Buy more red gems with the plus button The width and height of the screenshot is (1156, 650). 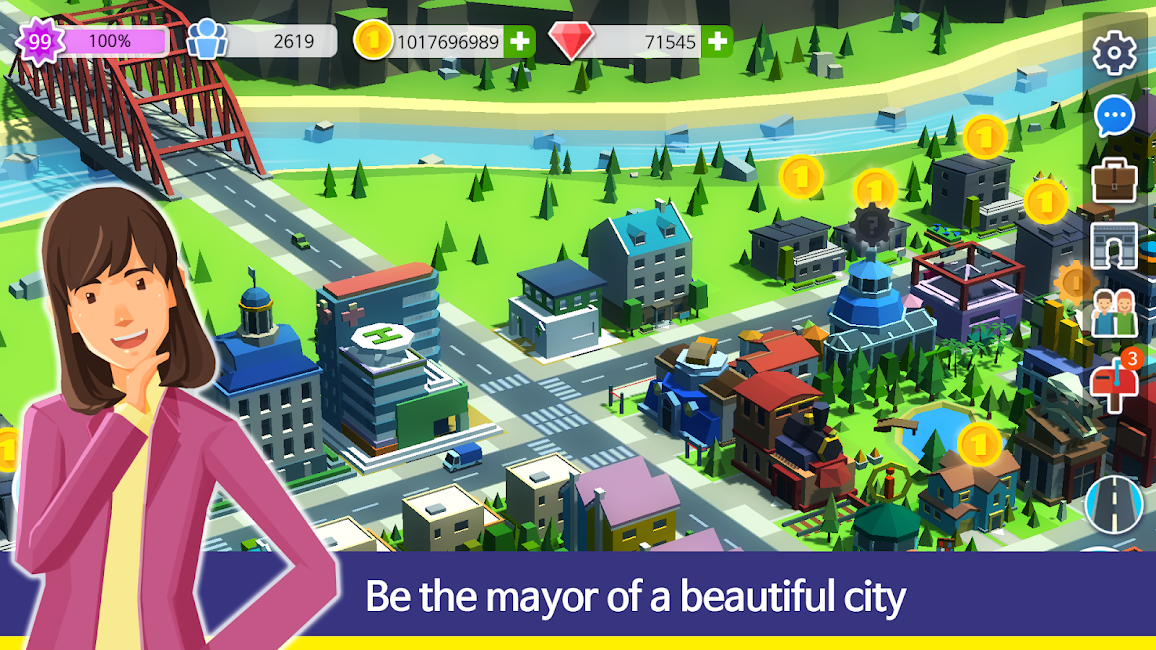pos(717,42)
